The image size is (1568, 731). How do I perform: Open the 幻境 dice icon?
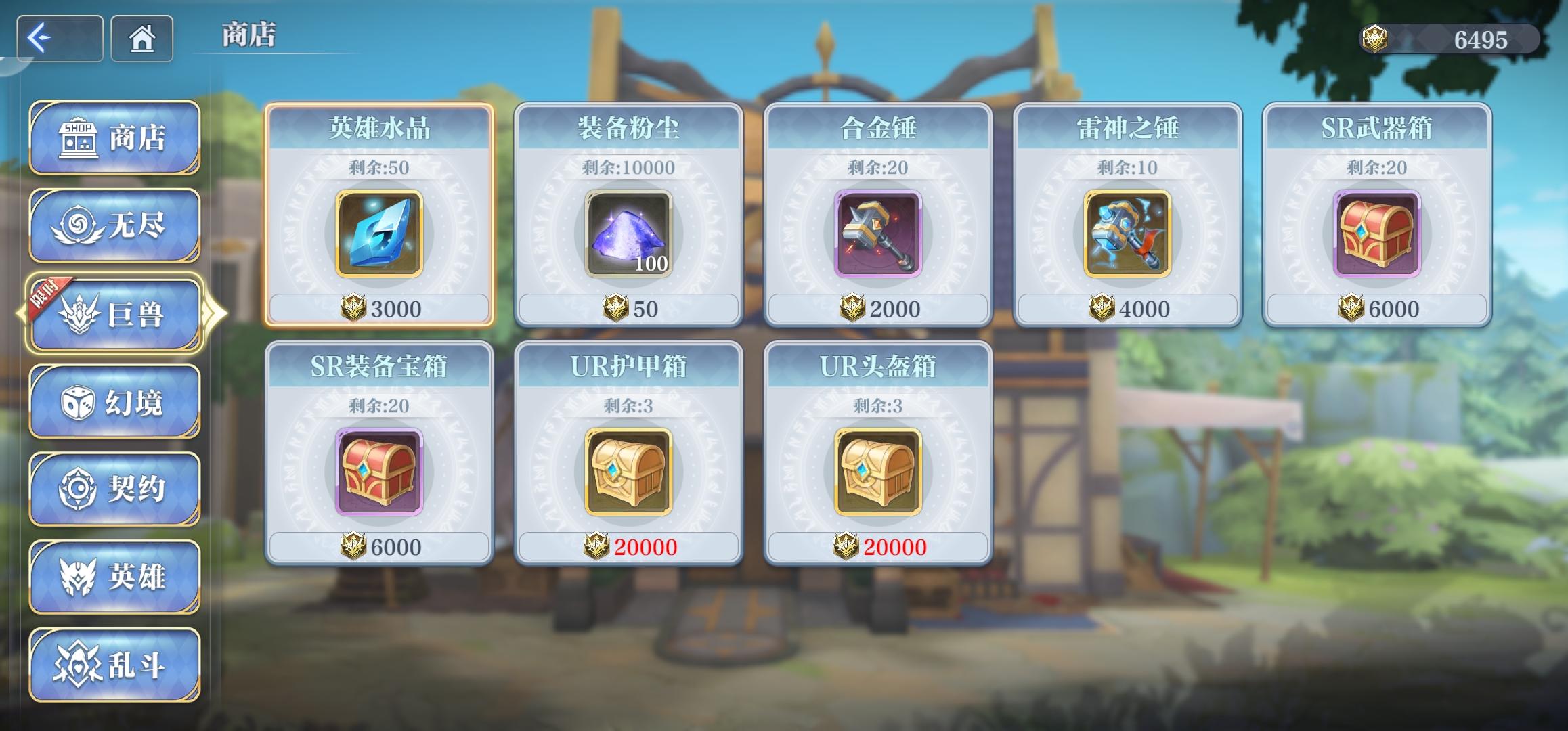click(x=77, y=402)
